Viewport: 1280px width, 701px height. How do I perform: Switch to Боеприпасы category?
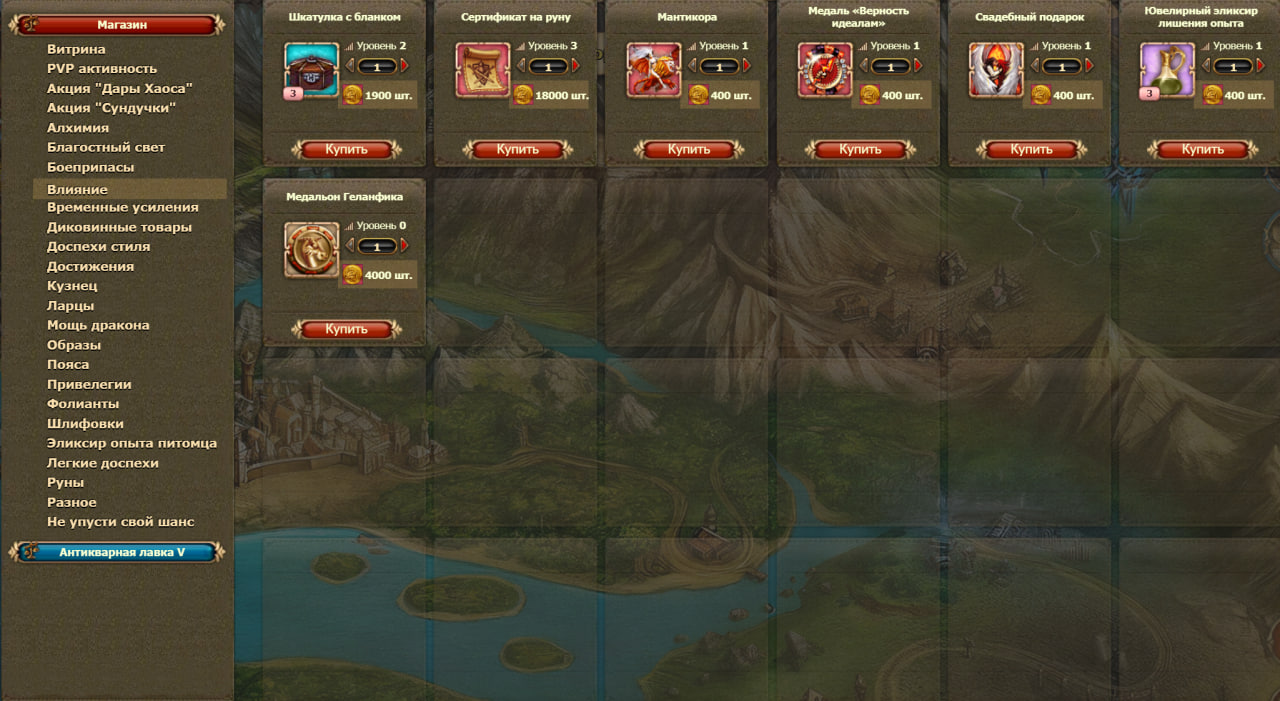coord(90,167)
